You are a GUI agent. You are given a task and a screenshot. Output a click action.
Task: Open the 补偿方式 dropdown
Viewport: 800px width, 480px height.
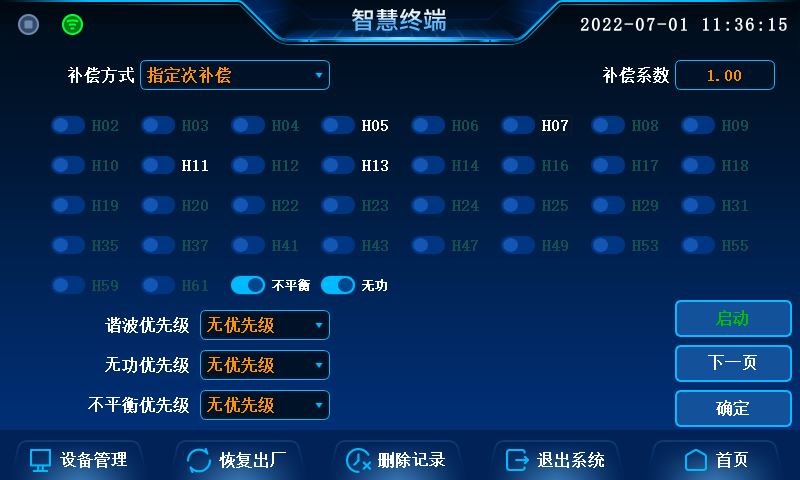(x=235, y=75)
